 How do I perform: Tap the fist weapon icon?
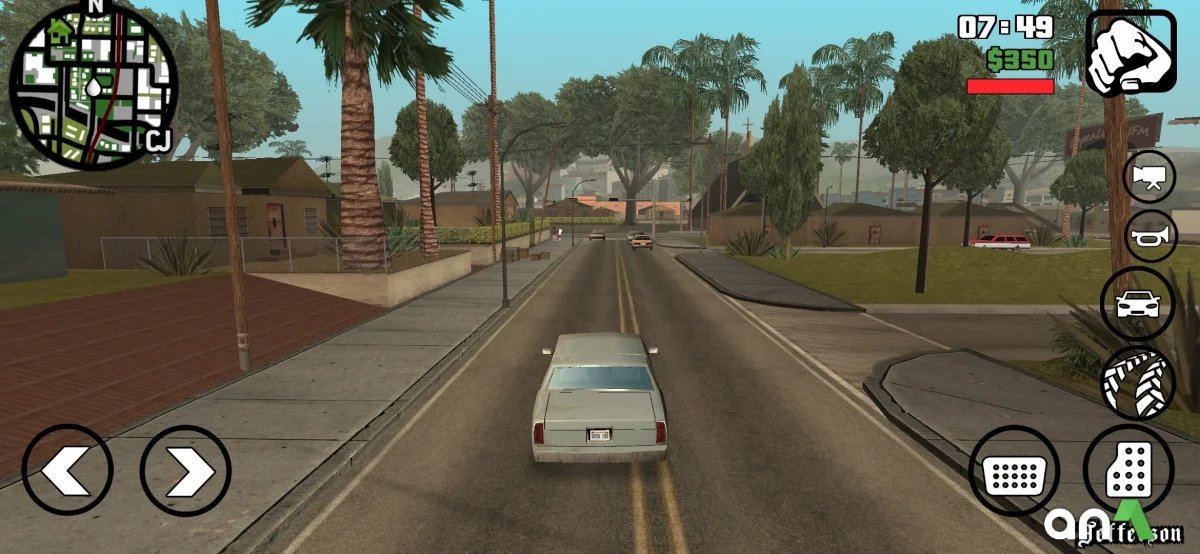pyautogui.click(x=1131, y=53)
